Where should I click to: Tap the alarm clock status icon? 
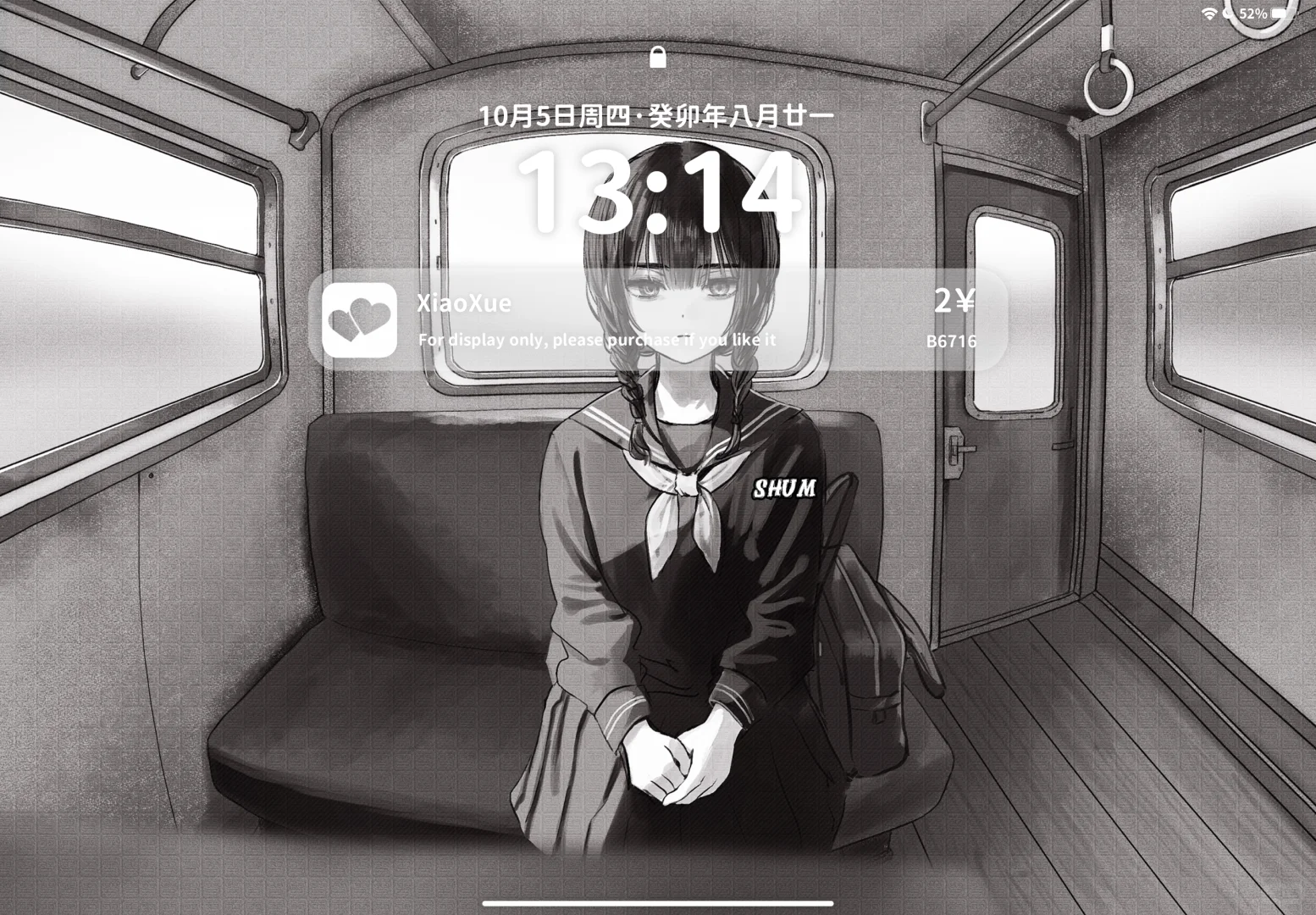tap(1225, 12)
